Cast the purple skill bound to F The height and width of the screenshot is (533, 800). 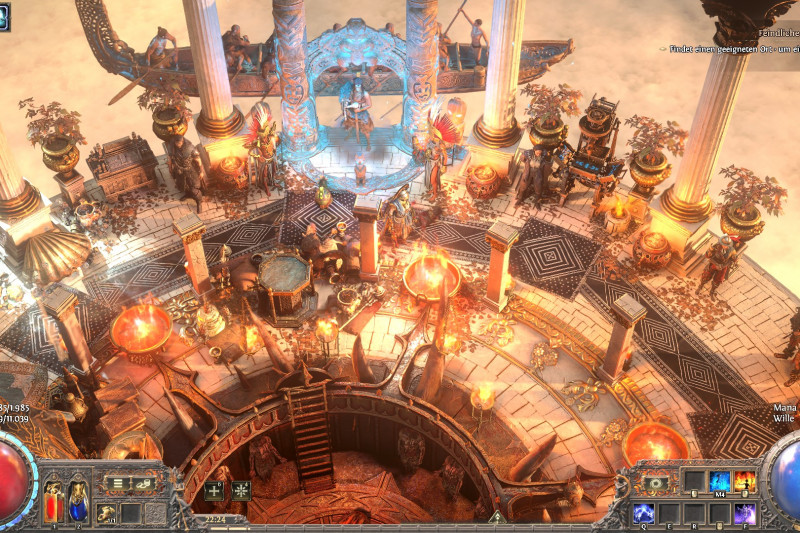click(746, 514)
